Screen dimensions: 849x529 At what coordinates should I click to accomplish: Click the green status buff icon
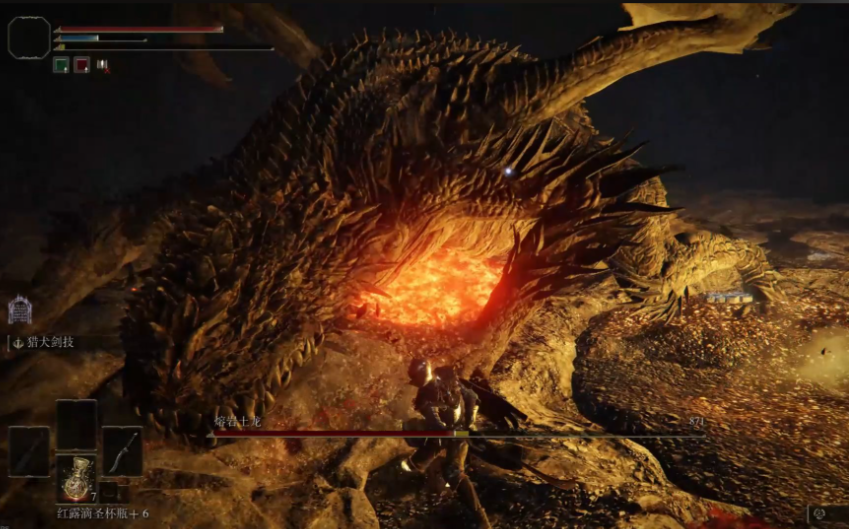tap(60, 64)
